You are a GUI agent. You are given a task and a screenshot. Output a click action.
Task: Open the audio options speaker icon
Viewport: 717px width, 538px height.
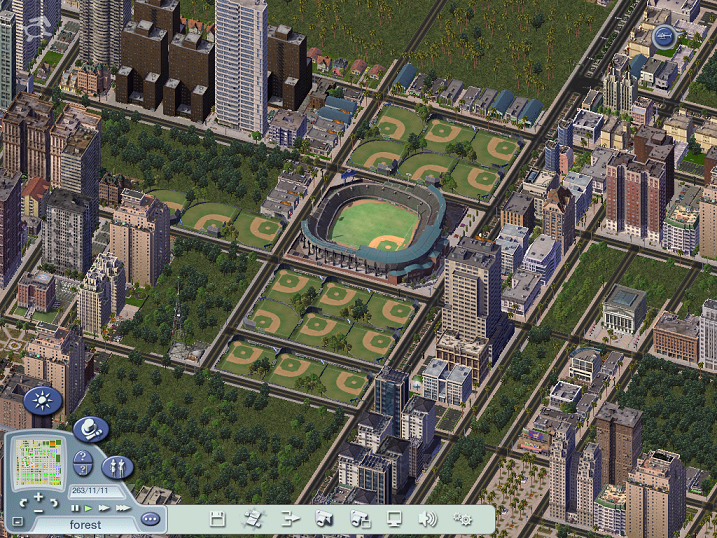pyautogui.click(x=428, y=518)
